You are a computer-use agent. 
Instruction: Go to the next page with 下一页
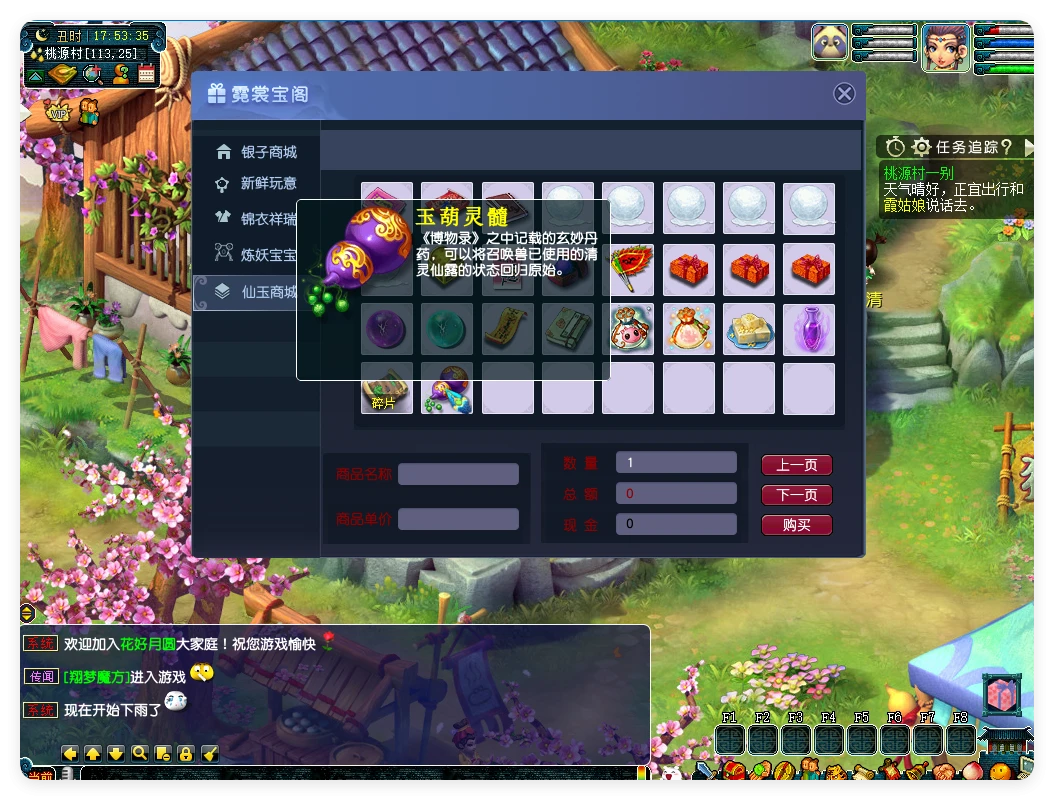[x=796, y=495]
